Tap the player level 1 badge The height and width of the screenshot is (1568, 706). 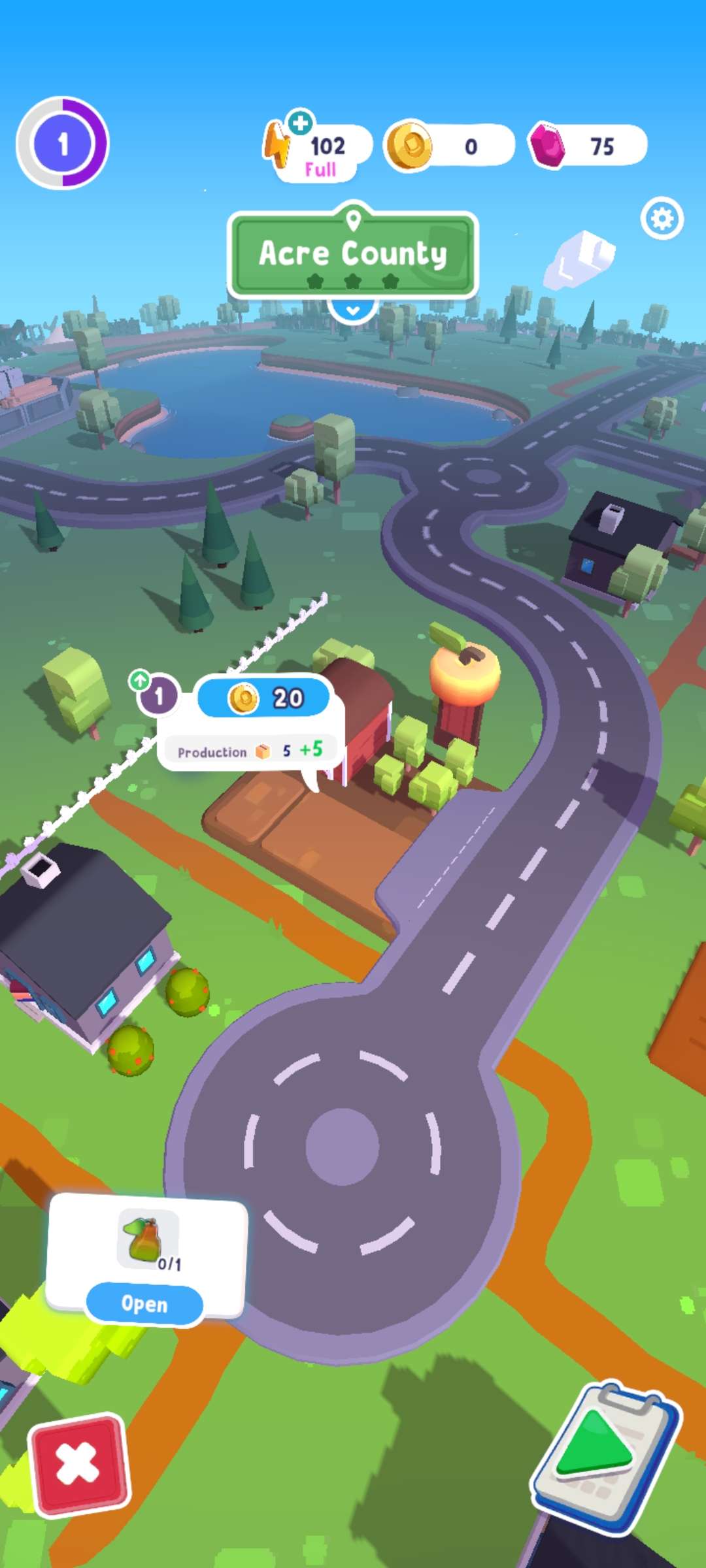[63, 143]
